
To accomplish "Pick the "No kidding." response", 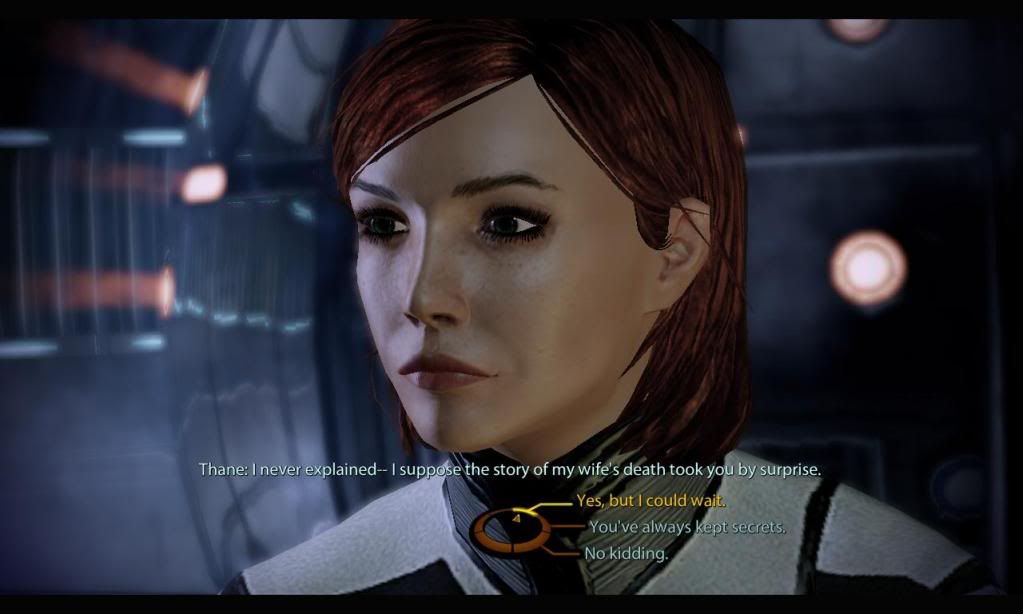I will pos(628,553).
